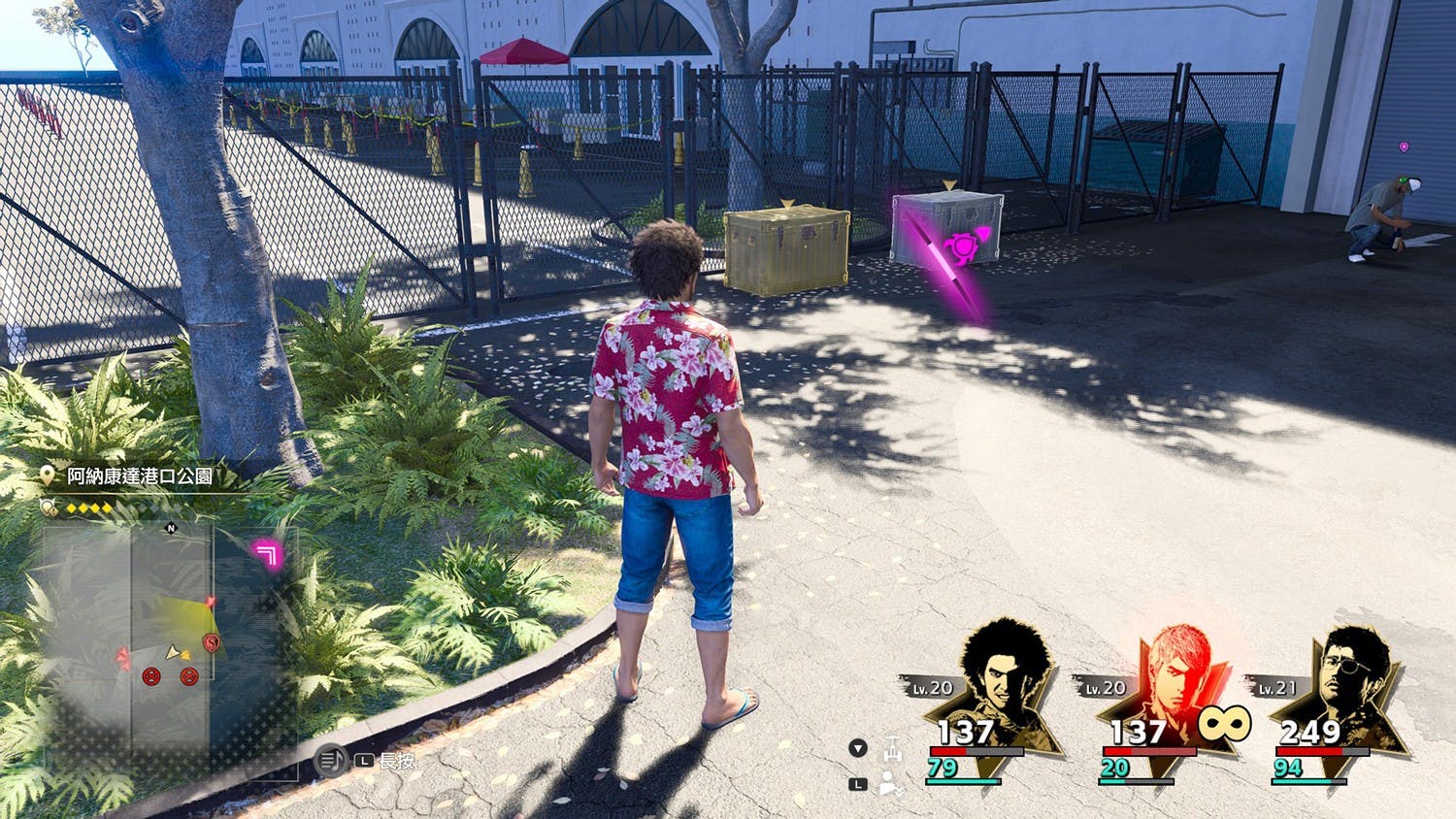The height and width of the screenshot is (819, 1456).
Task: Click the magenta objective marker on the minimap
Action: 266,554
